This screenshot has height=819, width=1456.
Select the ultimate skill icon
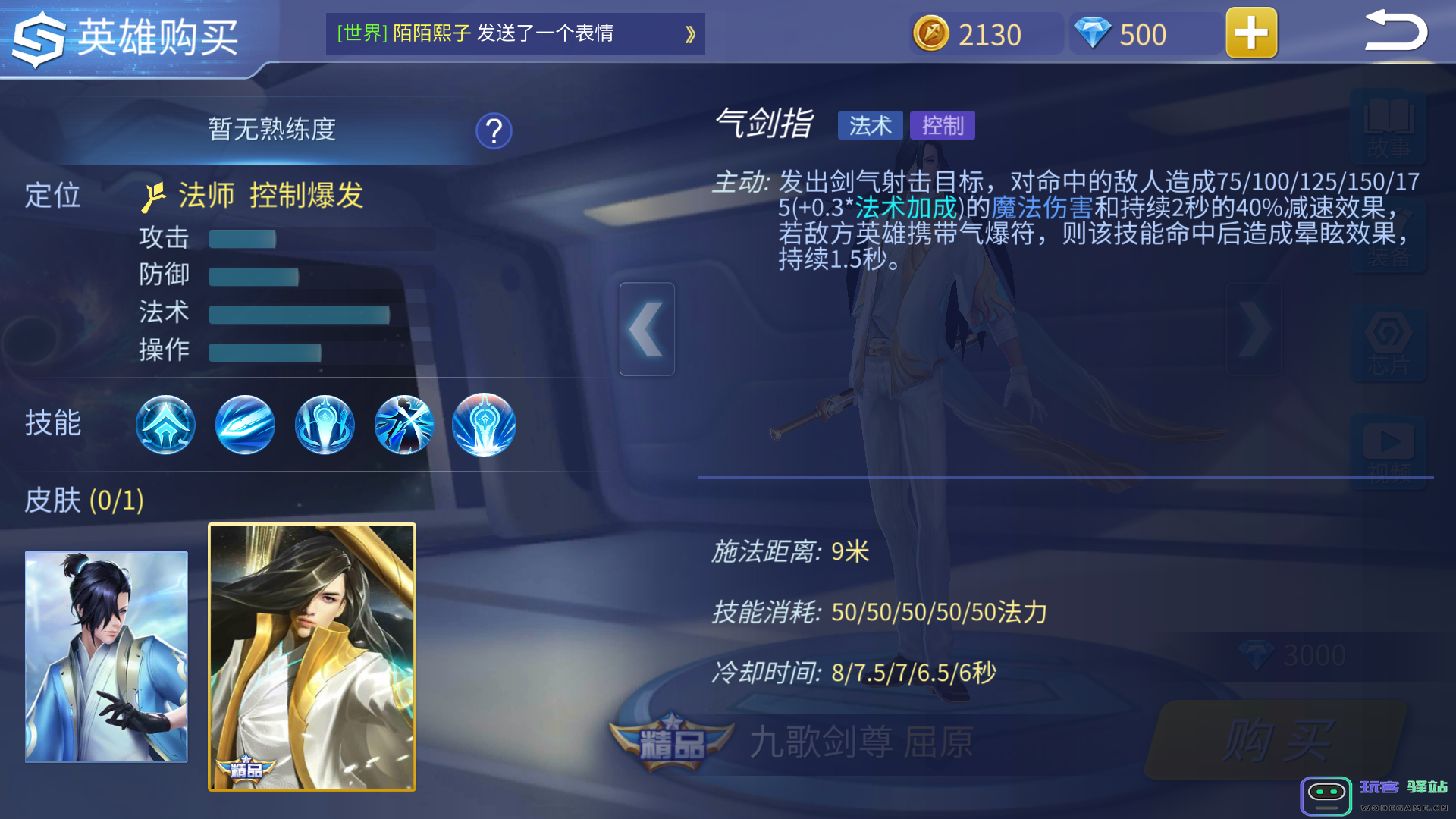tap(484, 425)
